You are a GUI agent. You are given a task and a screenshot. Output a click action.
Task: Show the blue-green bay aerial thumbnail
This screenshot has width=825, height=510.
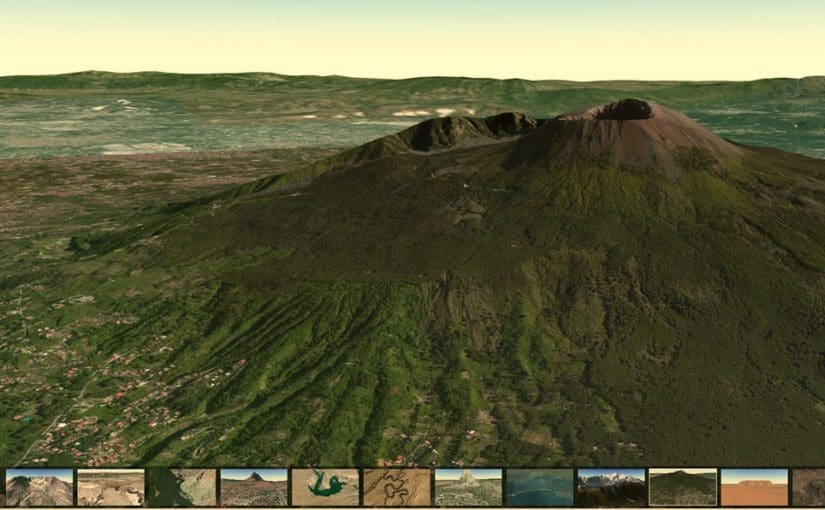[540, 487]
